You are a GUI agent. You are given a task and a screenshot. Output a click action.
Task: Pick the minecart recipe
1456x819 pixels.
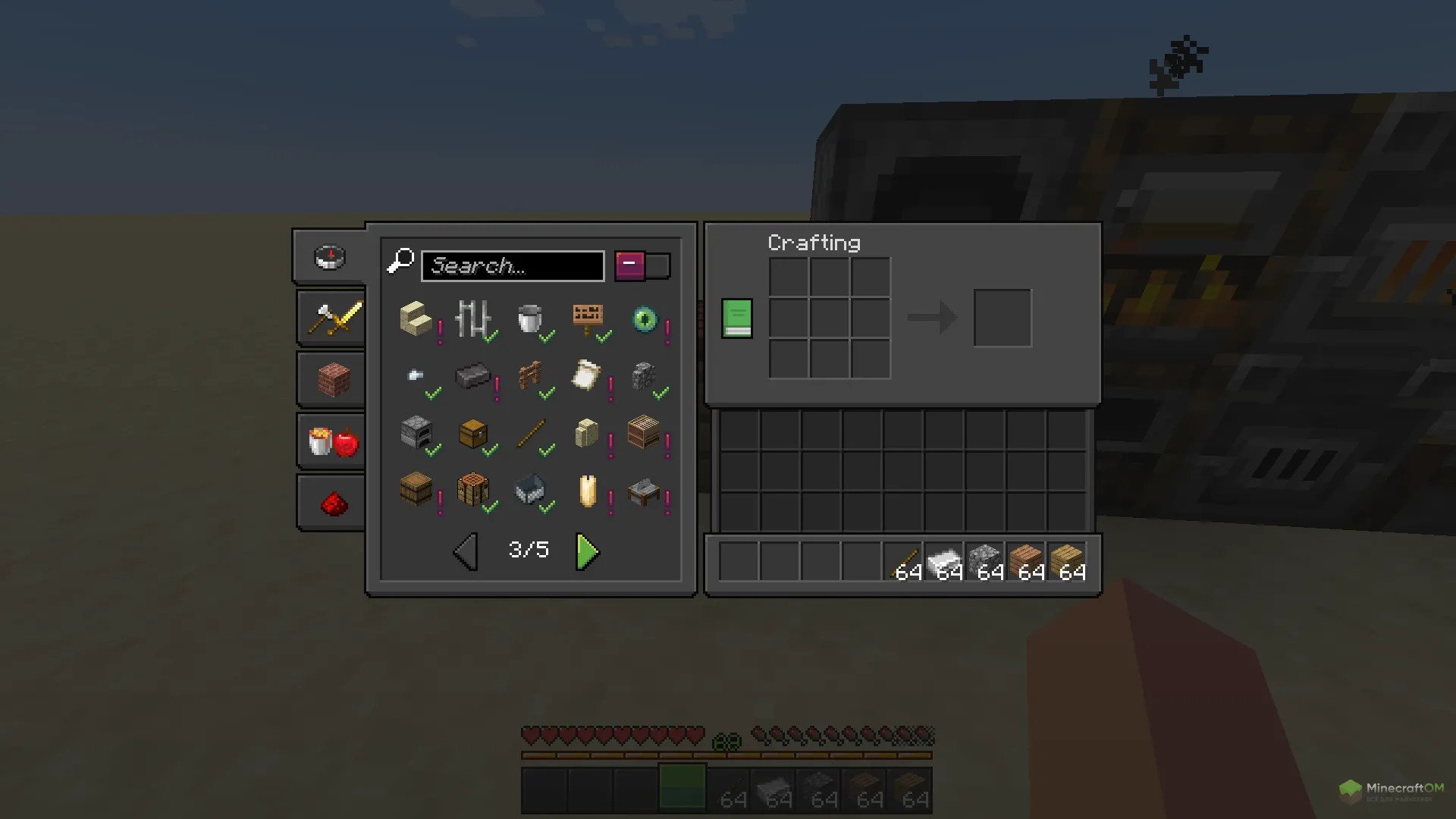[530, 490]
